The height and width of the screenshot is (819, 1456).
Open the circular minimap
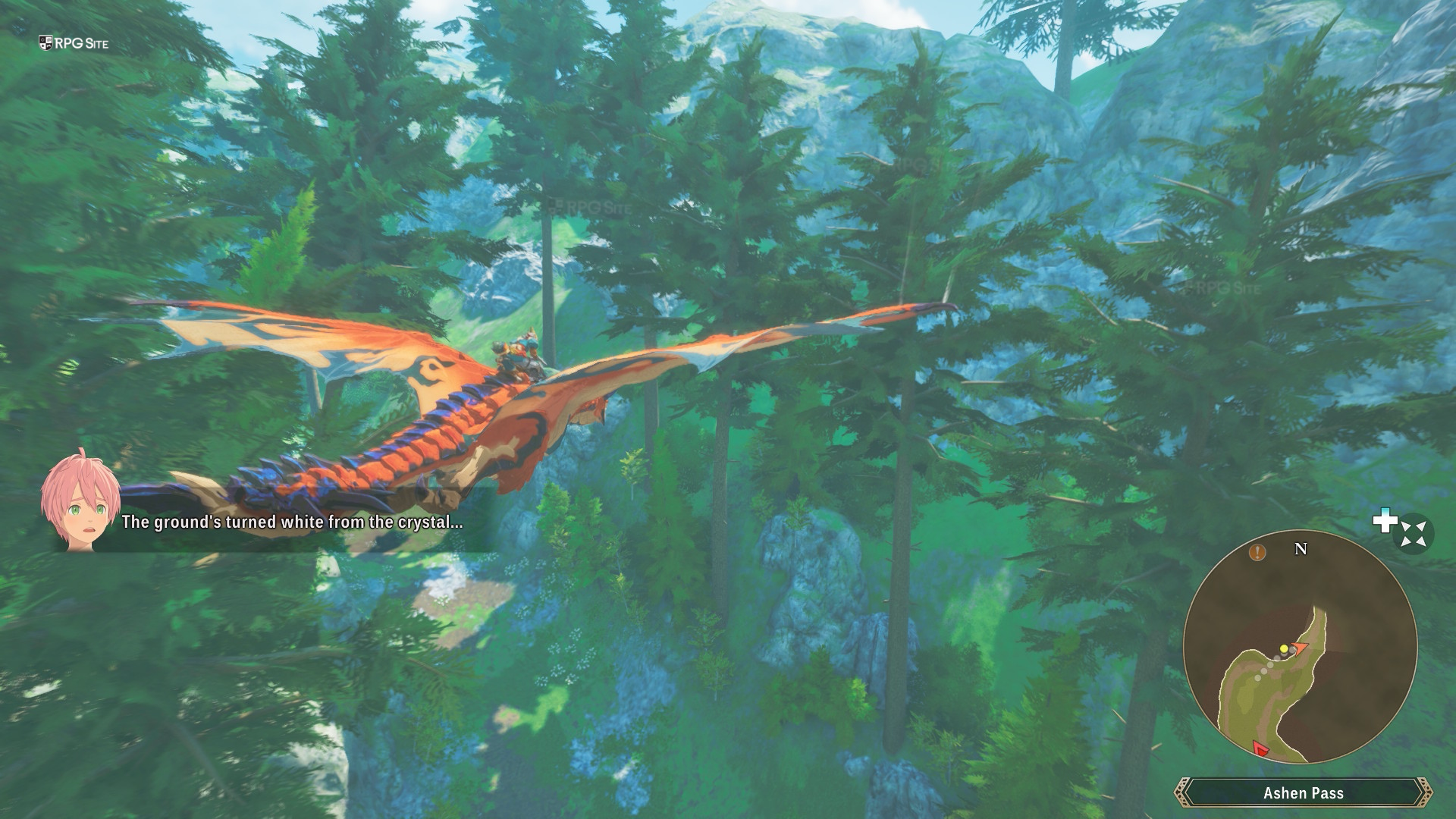pyautogui.click(x=1300, y=647)
